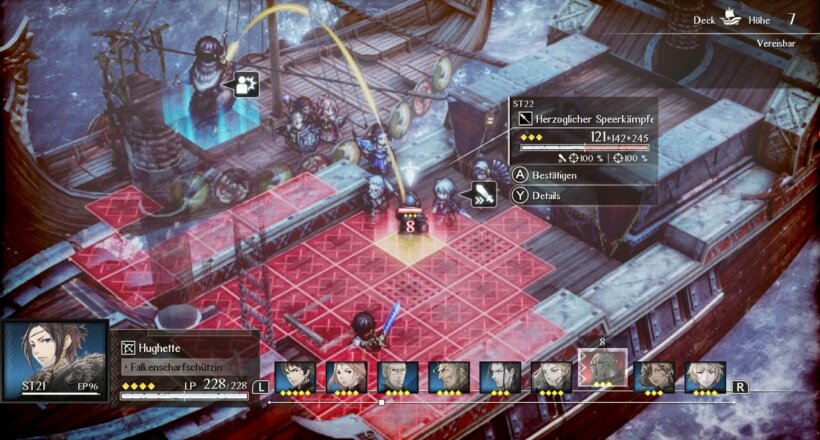Select the pink-haired woman in the turn order
820x440 pixels.
click(x=346, y=377)
